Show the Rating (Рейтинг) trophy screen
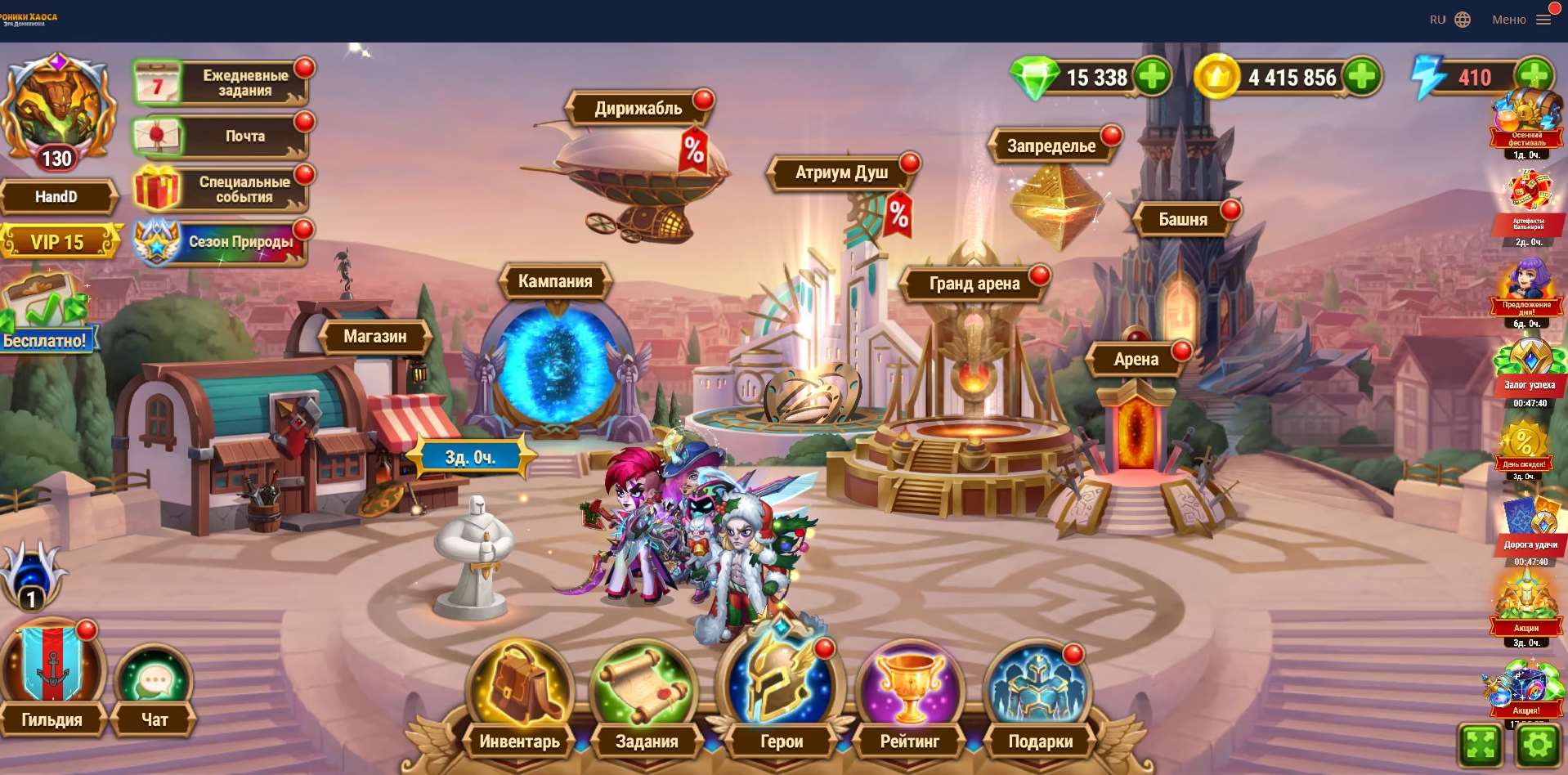Screen dimensions: 1568x775 (x=909, y=688)
